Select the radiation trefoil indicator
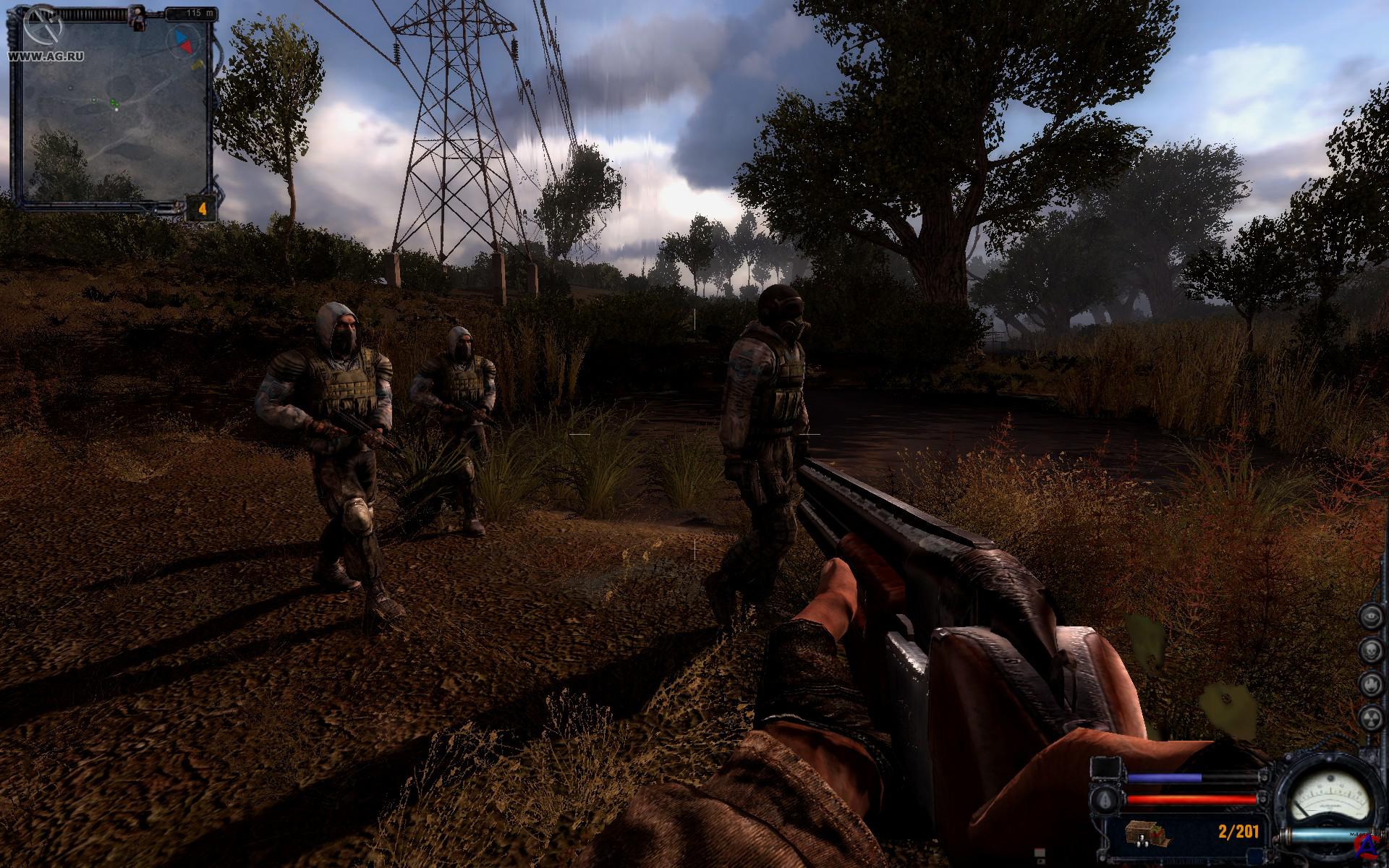Viewport: 1389px width, 868px height. click(1371, 717)
